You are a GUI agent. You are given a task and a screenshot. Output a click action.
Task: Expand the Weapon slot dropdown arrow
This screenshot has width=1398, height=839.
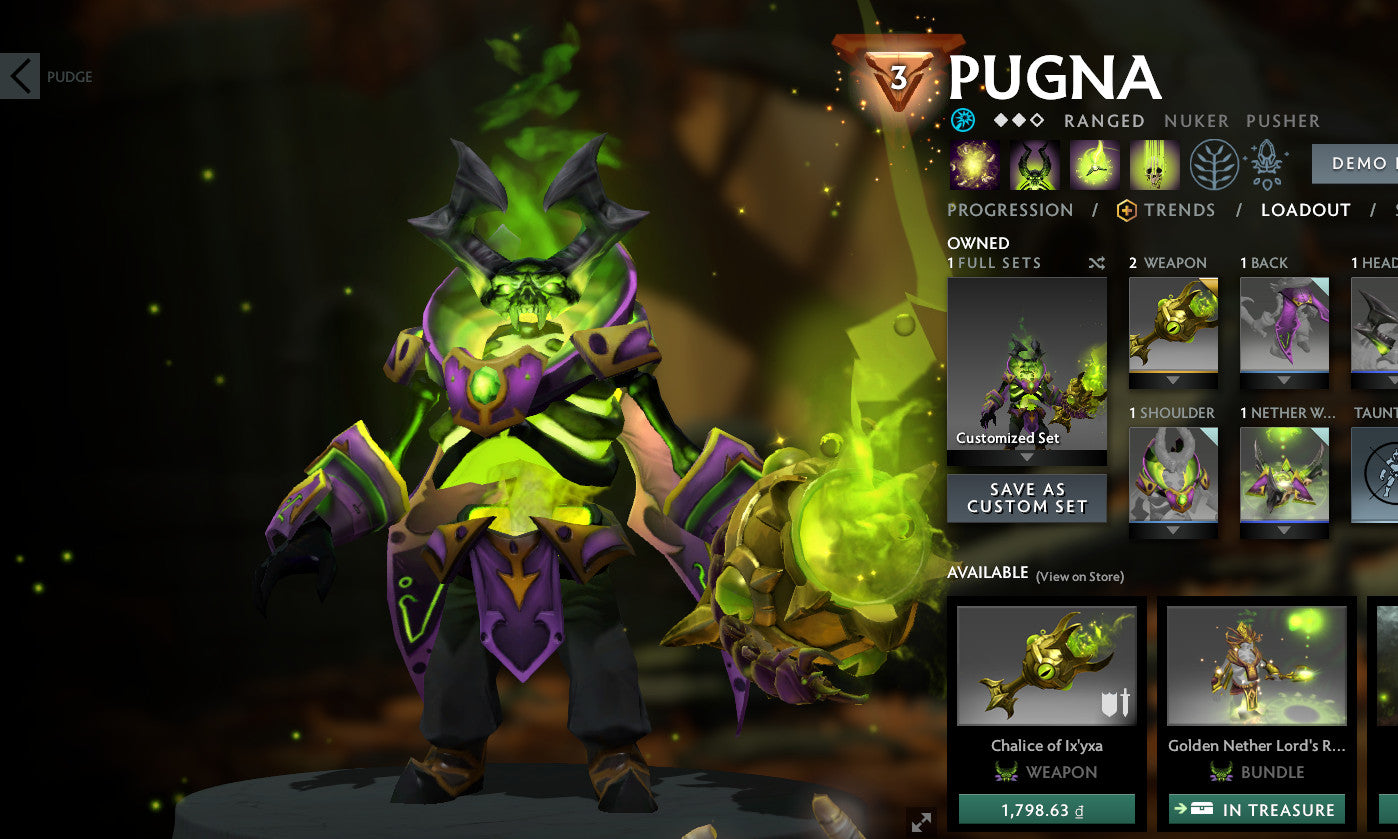point(1172,381)
